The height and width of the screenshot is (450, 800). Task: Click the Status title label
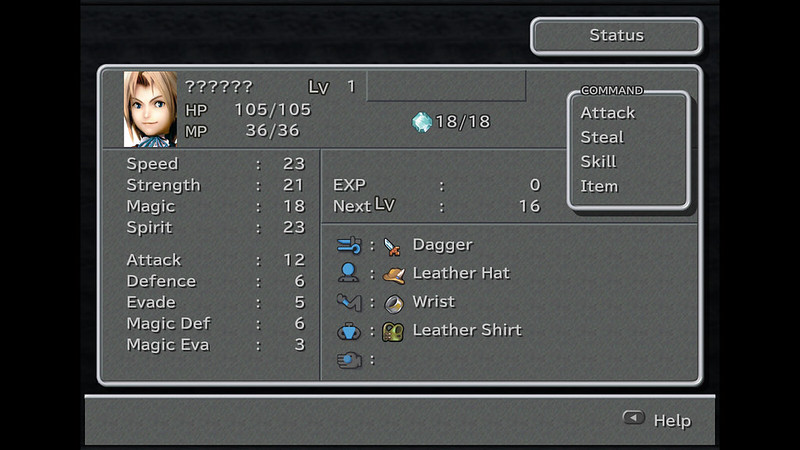coord(616,36)
